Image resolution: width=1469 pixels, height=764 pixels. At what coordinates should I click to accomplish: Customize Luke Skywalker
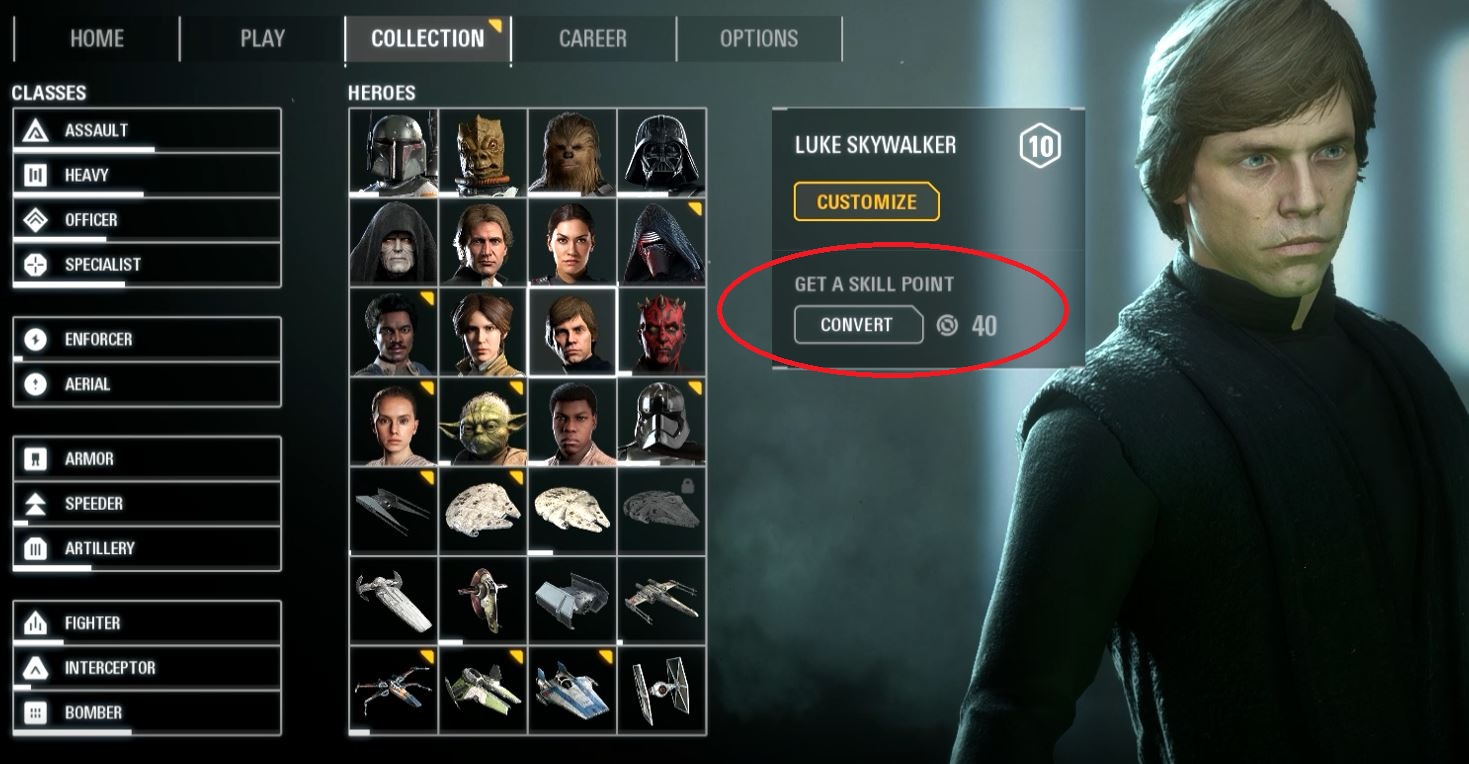866,202
